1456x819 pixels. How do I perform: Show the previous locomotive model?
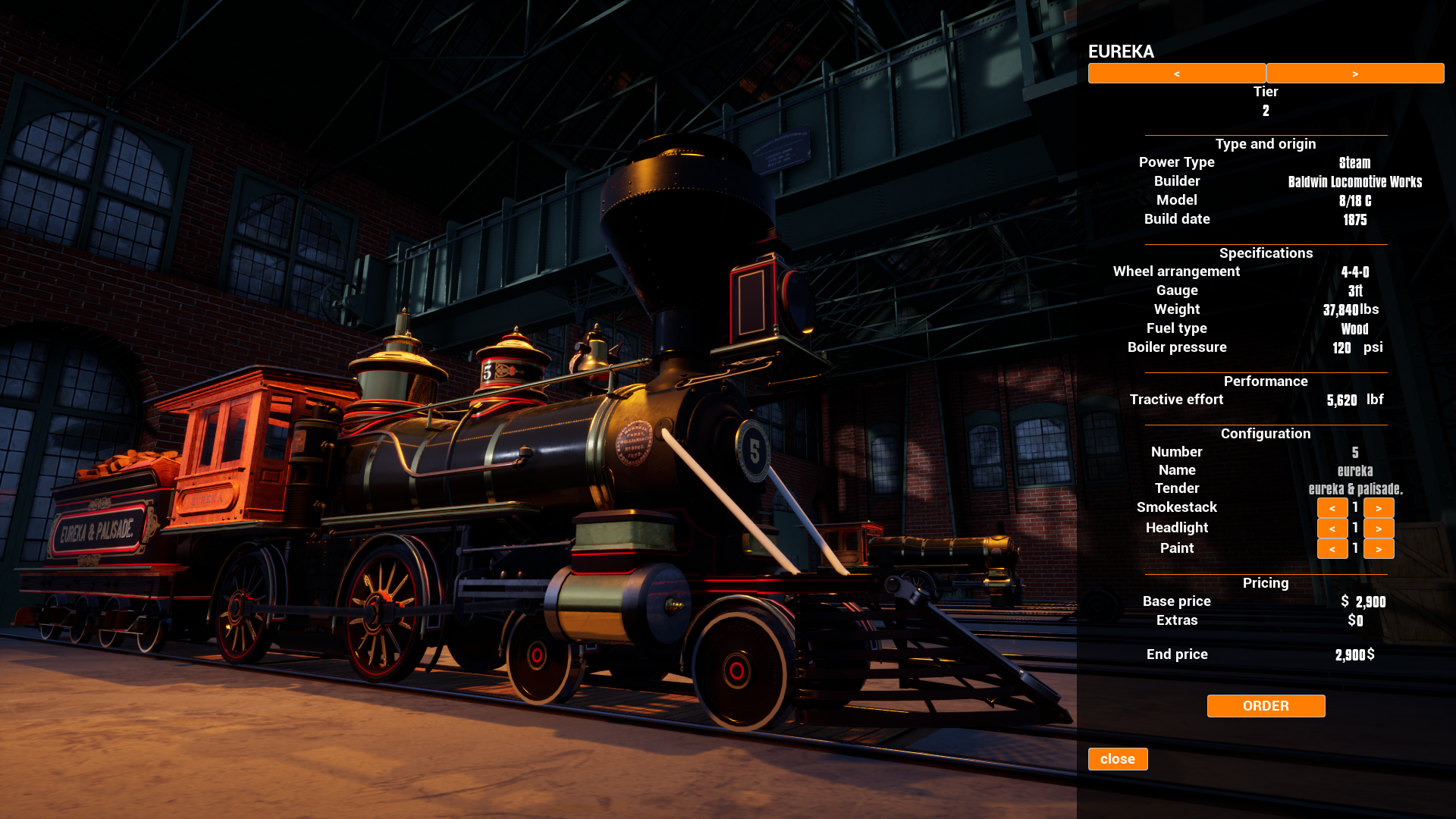1176,74
